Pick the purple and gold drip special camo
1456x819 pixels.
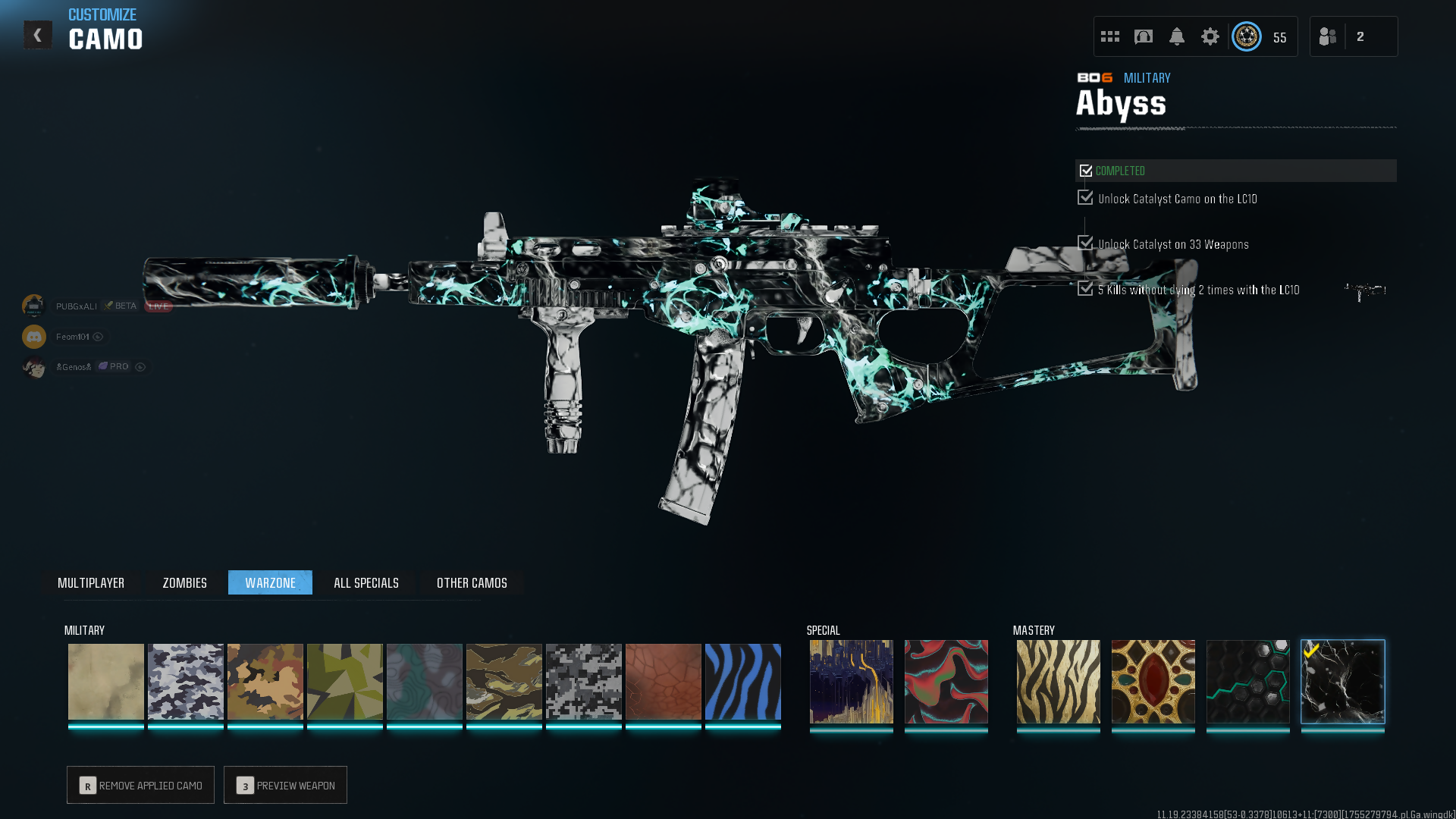851,682
